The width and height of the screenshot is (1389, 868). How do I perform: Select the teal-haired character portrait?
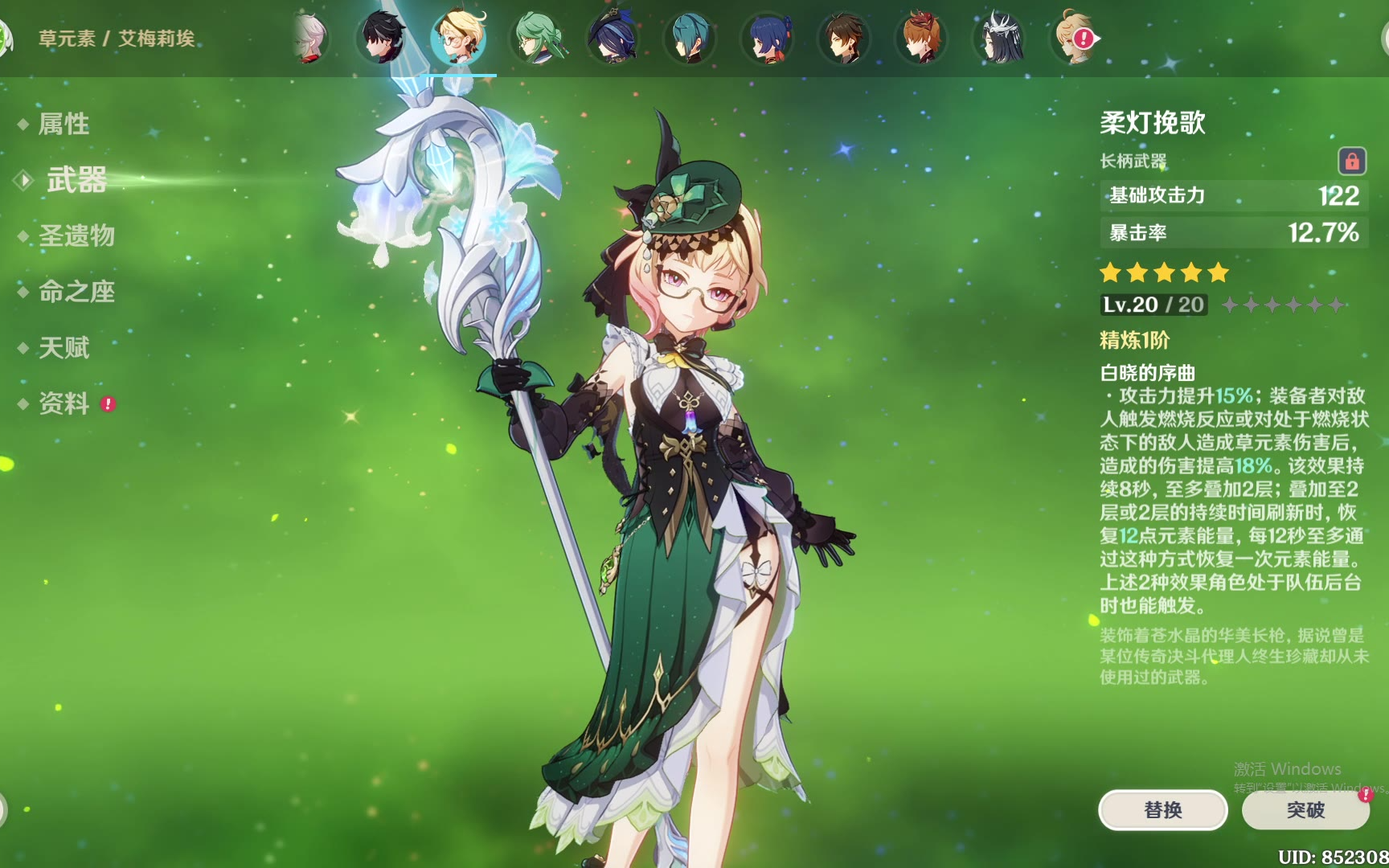(x=690, y=38)
